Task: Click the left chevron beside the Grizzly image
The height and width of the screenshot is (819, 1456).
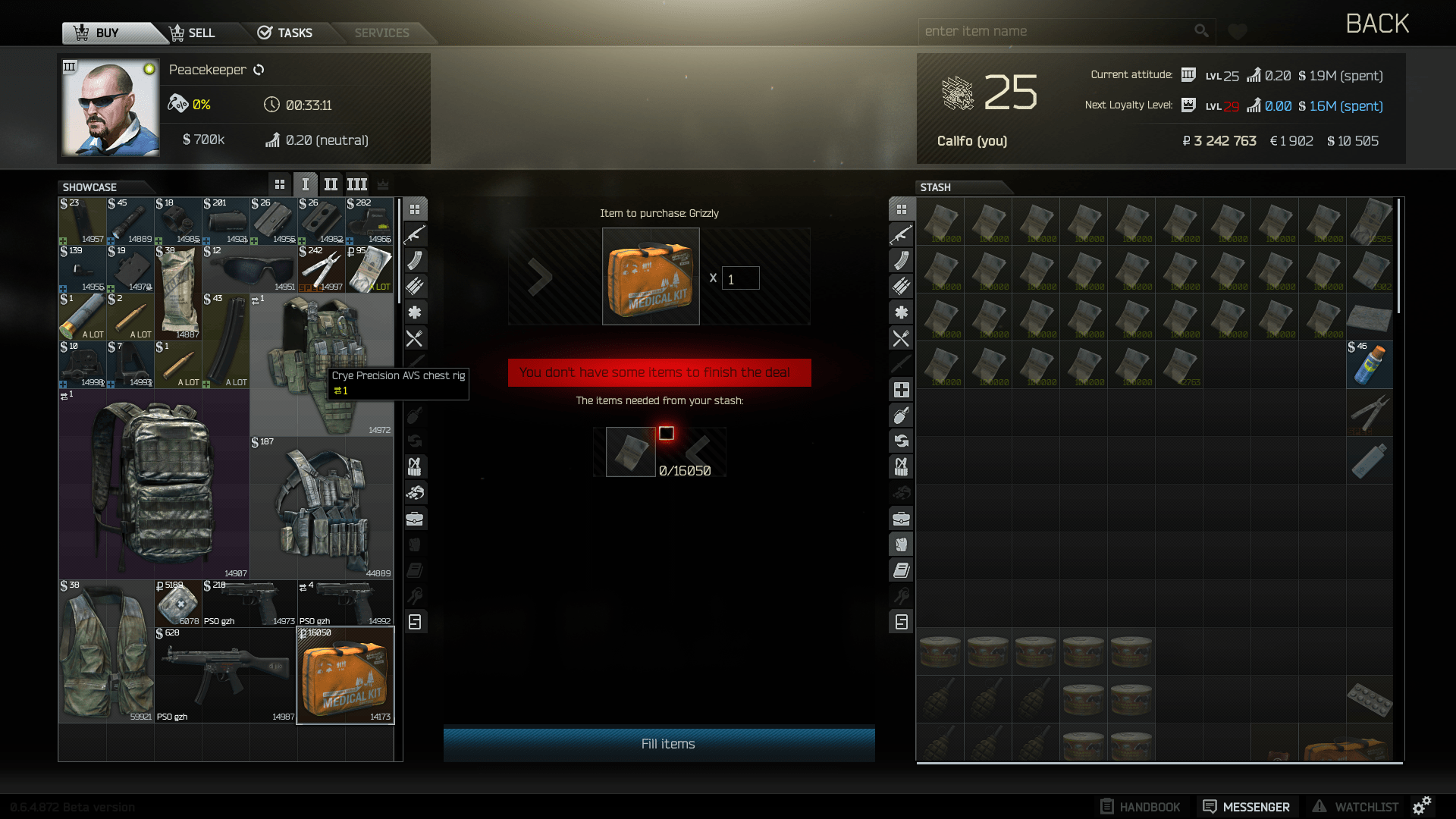Action: (540, 276)
